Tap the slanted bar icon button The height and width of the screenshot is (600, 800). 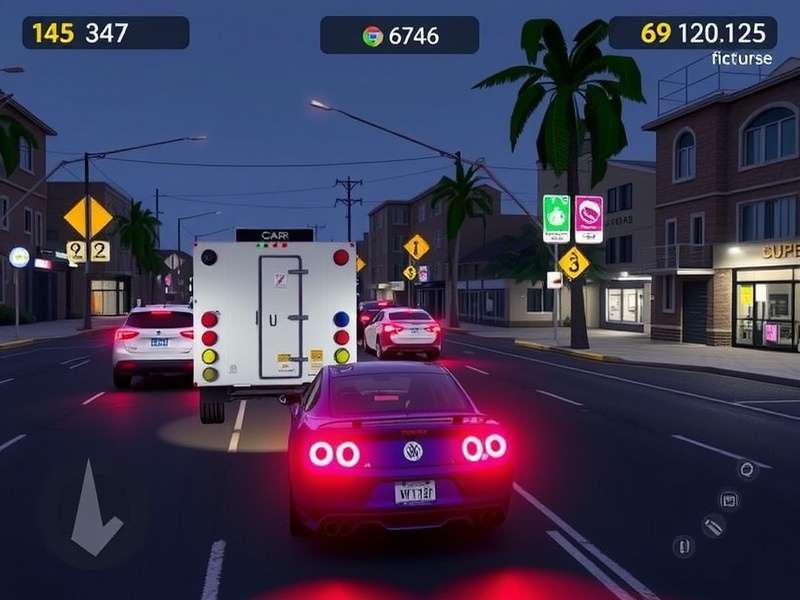pos(713,526)
